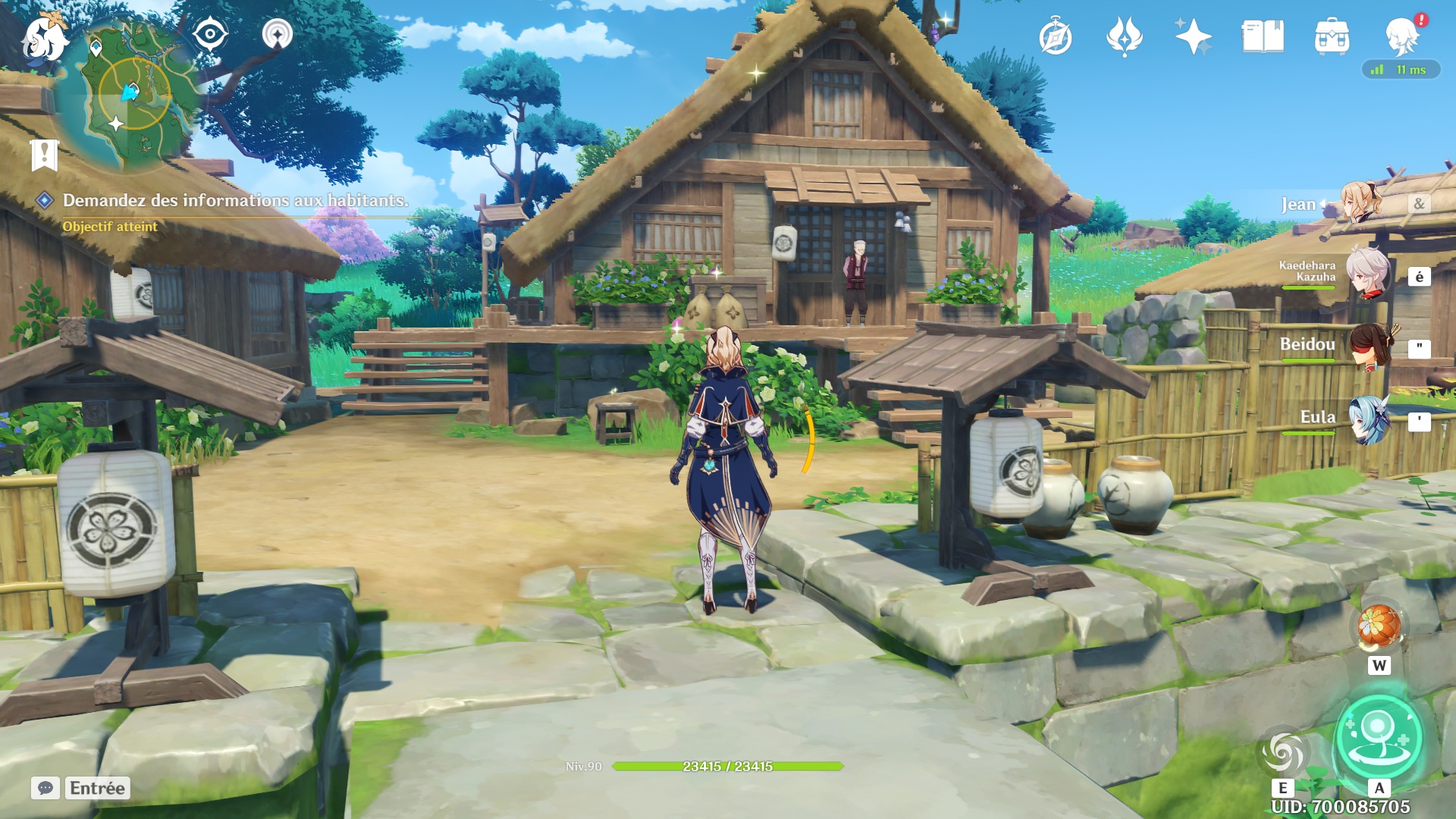Unleash the glowing green elemental burst
1456x819 pixels.
pyautogui.click(x=1379, y=737)
